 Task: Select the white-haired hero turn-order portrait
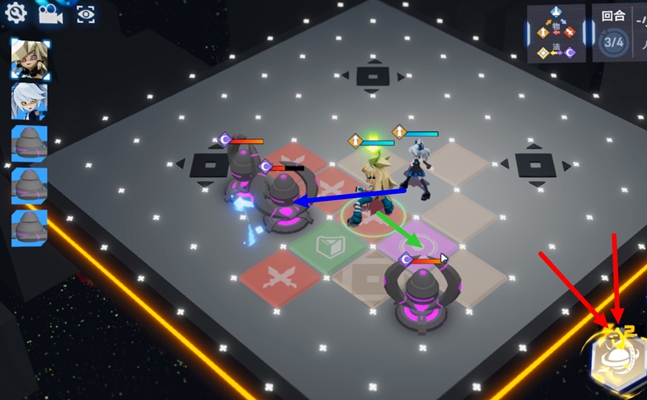point(29,101)
